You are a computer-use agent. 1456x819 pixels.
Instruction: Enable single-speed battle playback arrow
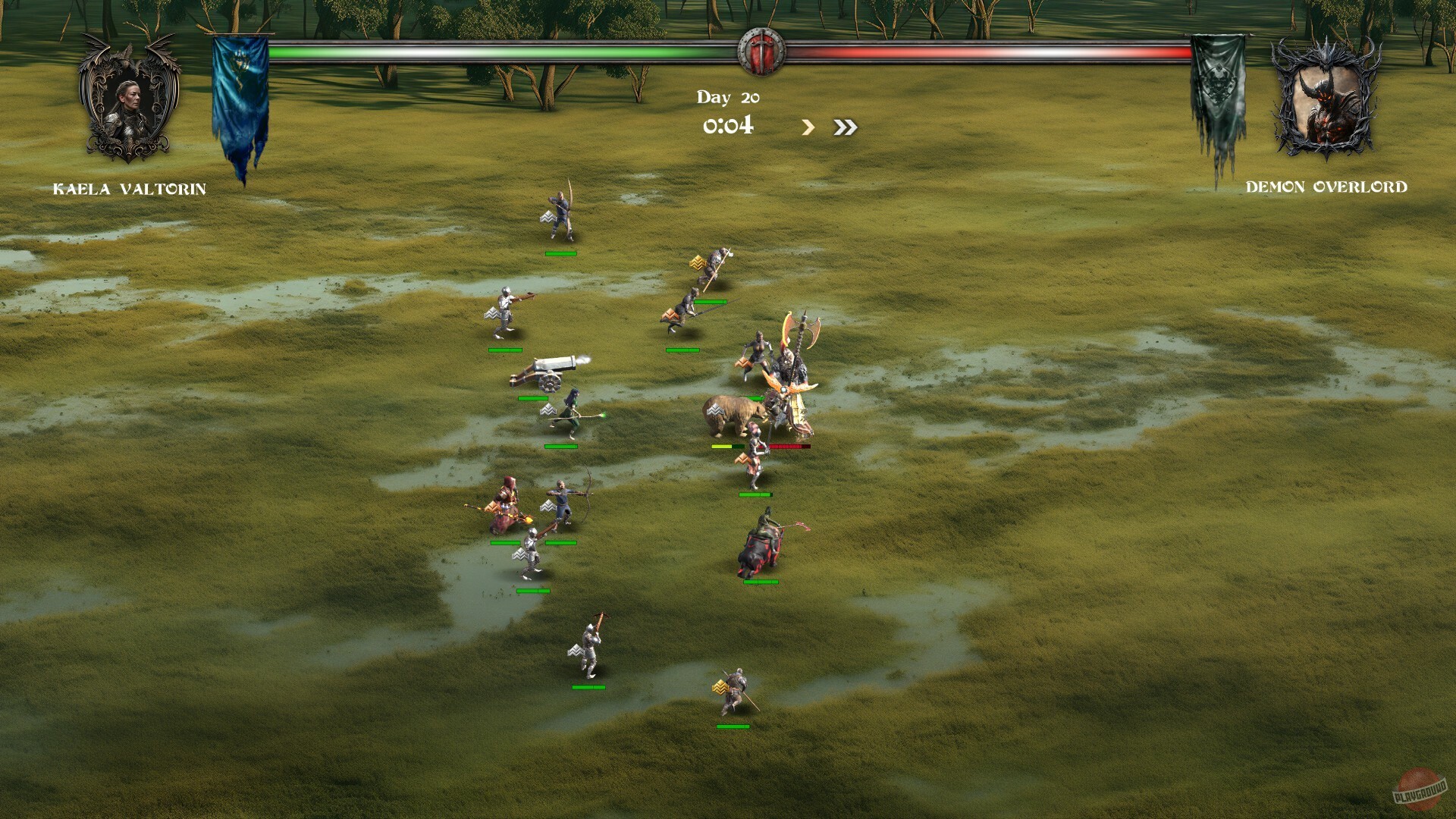pos(807,127)
